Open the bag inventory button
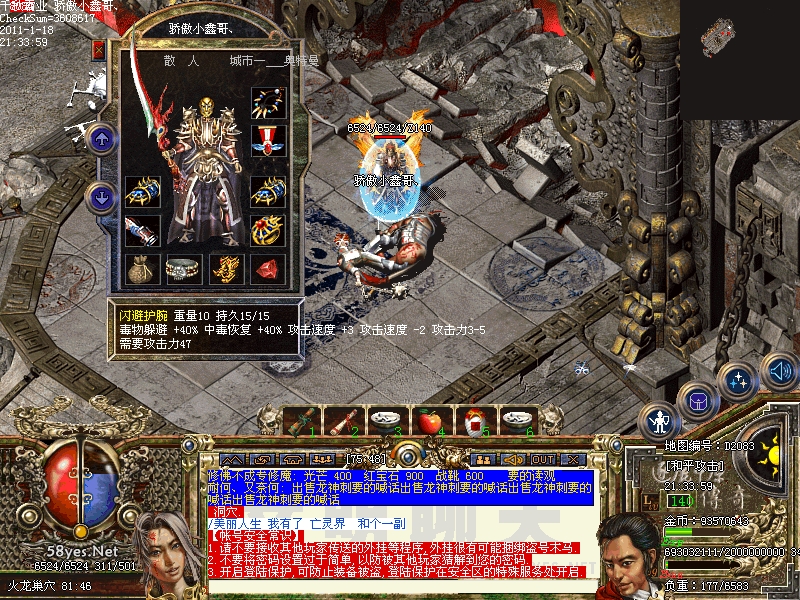 (x=694, y=401)
